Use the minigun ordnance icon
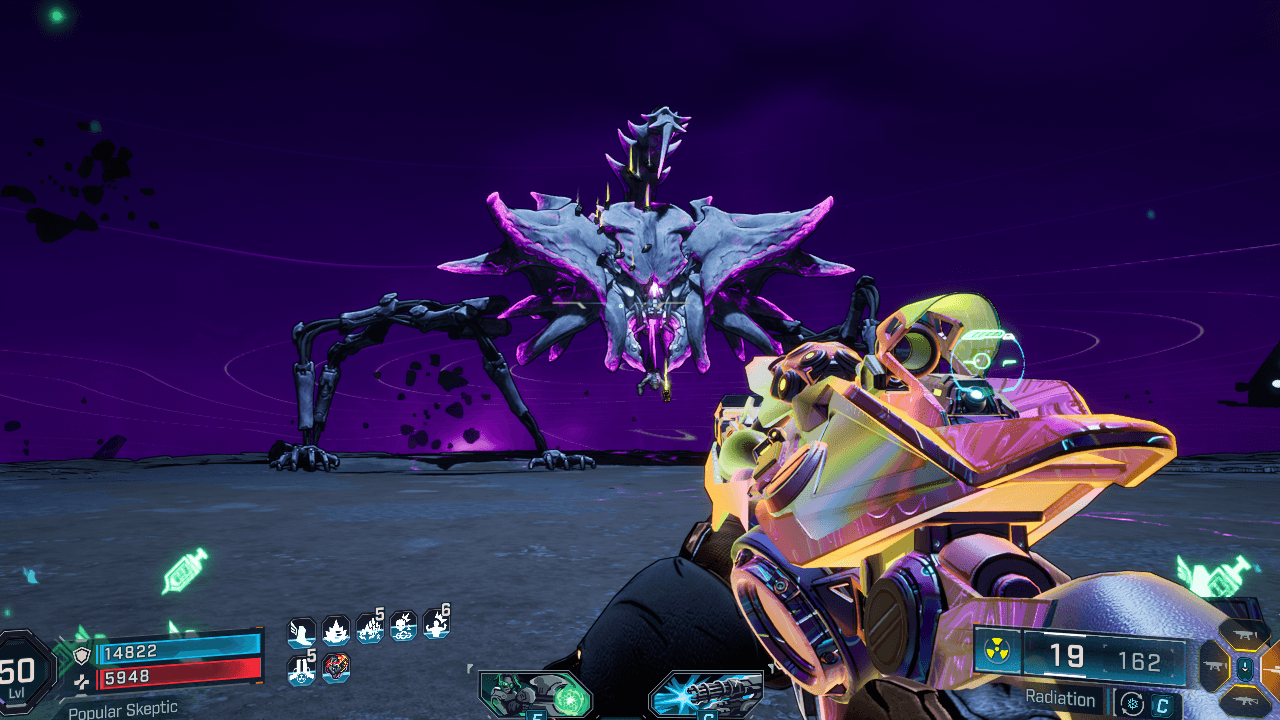Screen dimensions: 1280x720 pos(705,695)
